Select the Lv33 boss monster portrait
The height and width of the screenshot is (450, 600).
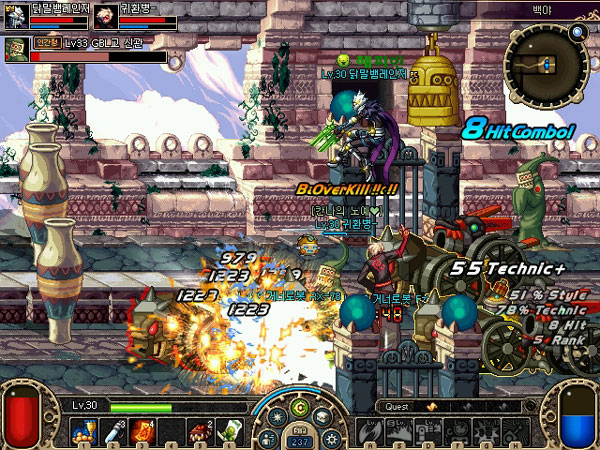[15, 48]
